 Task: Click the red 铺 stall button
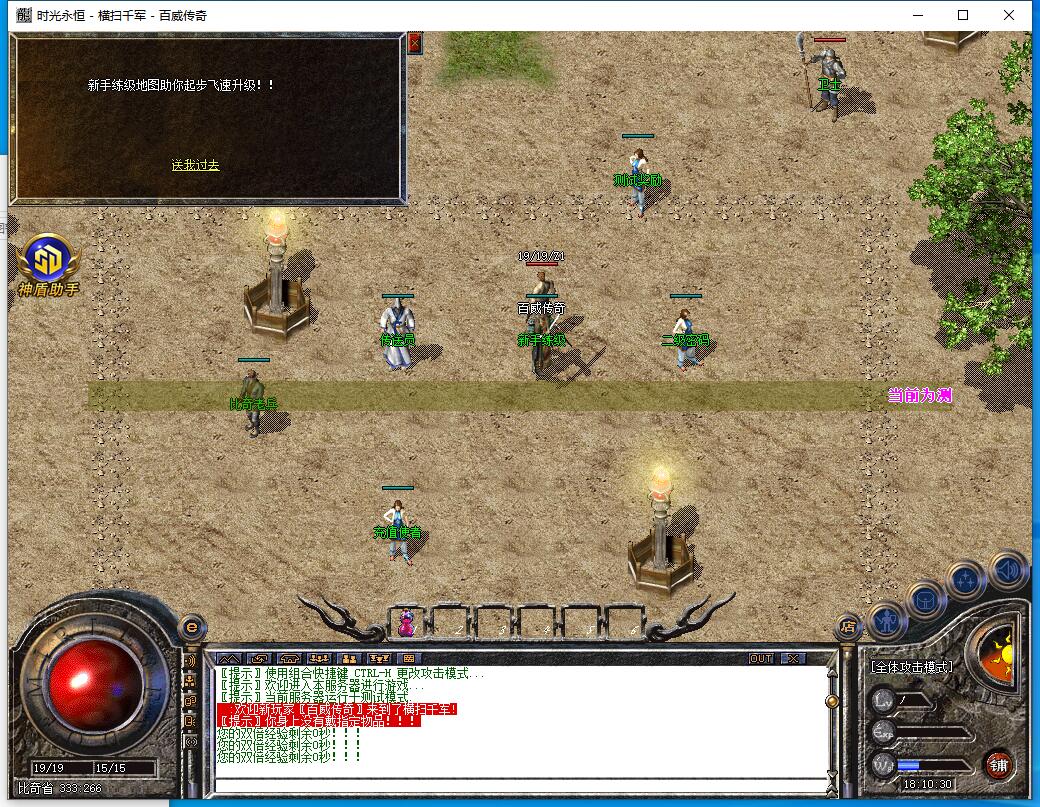click(998, 766)
